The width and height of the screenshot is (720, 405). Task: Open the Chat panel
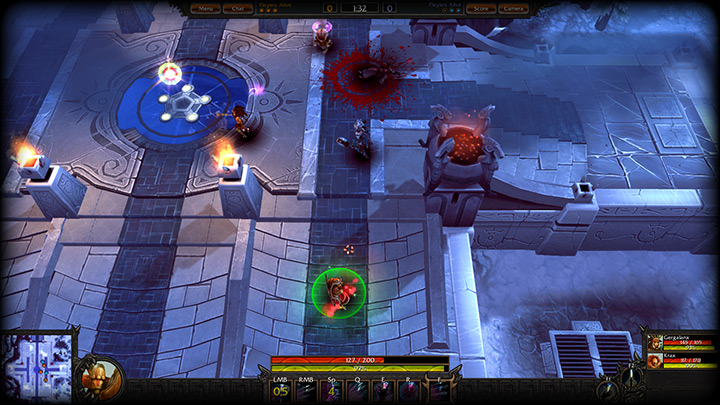238,8
